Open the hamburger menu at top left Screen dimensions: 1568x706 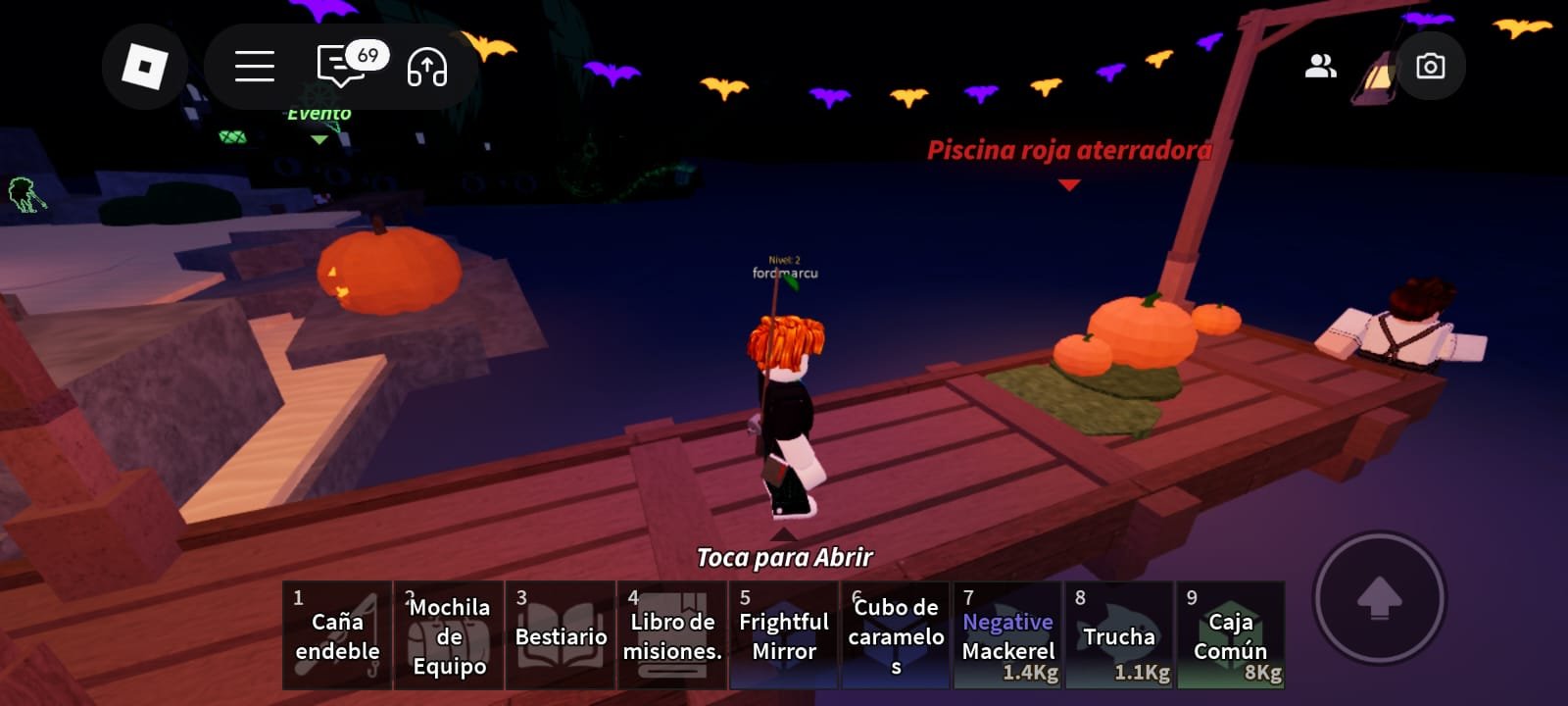pyautogui.click(x=253, y=66)
